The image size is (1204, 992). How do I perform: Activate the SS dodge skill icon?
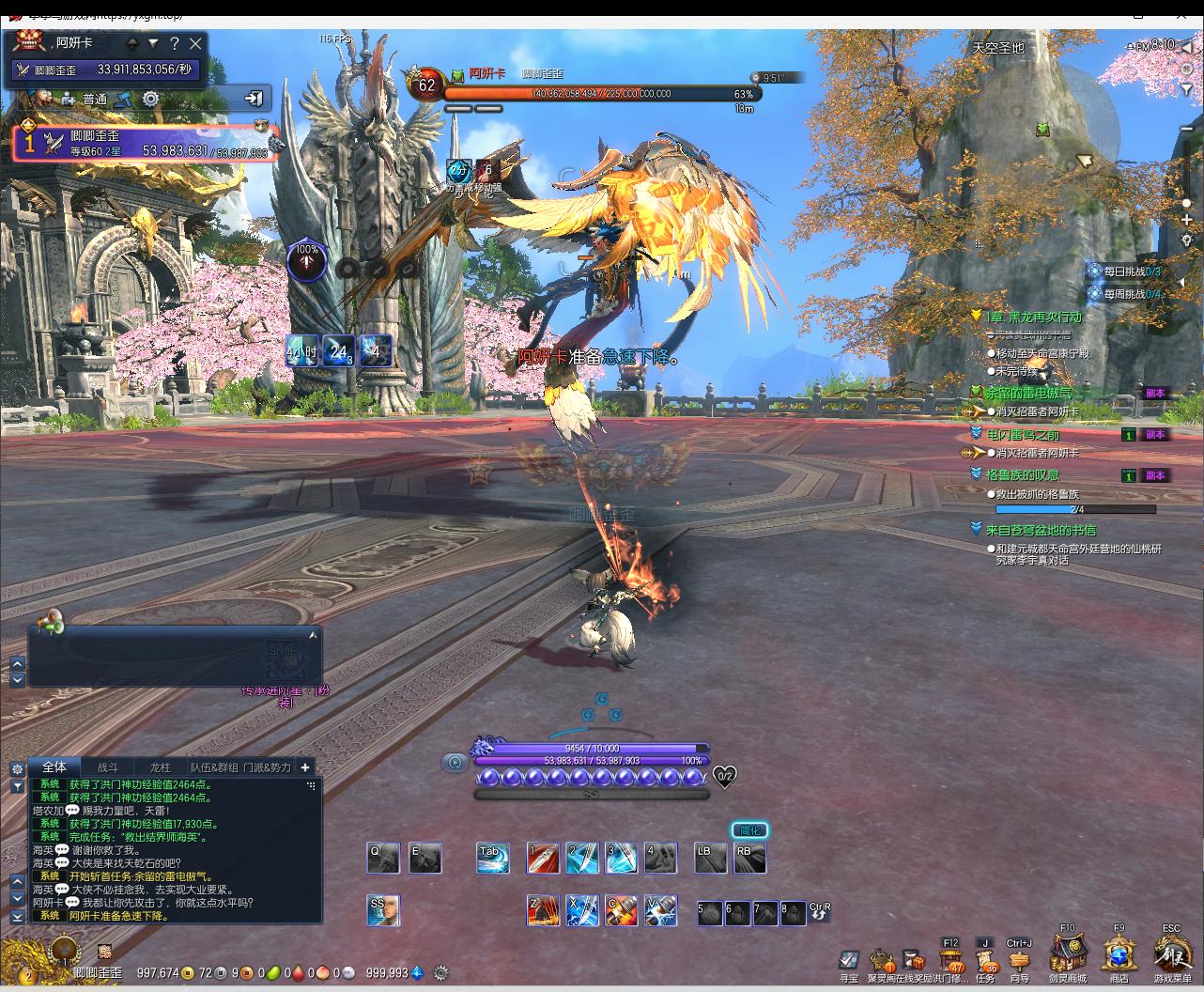pyautogui.click(x=382, y=910)
